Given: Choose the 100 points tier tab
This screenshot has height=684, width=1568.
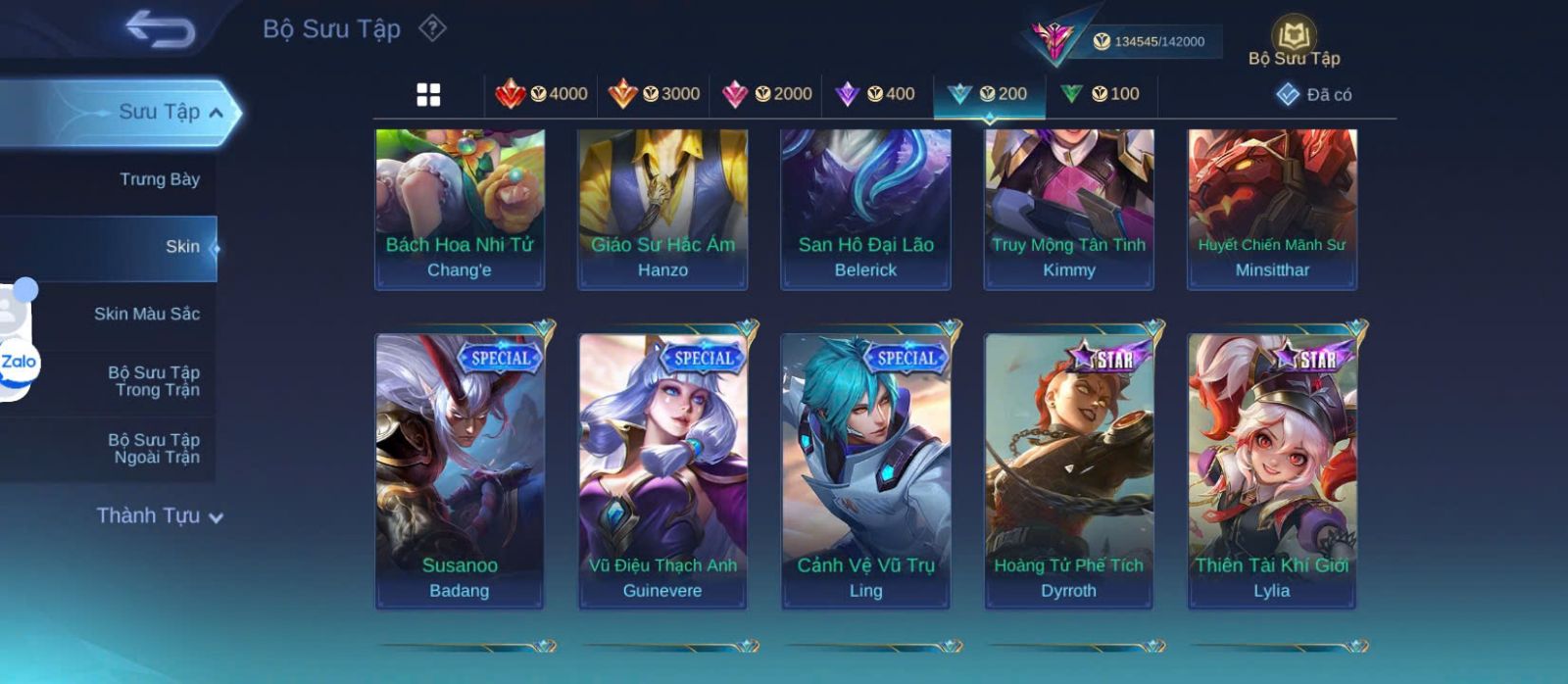Looking at the screenshot, I should (1101, 94).
